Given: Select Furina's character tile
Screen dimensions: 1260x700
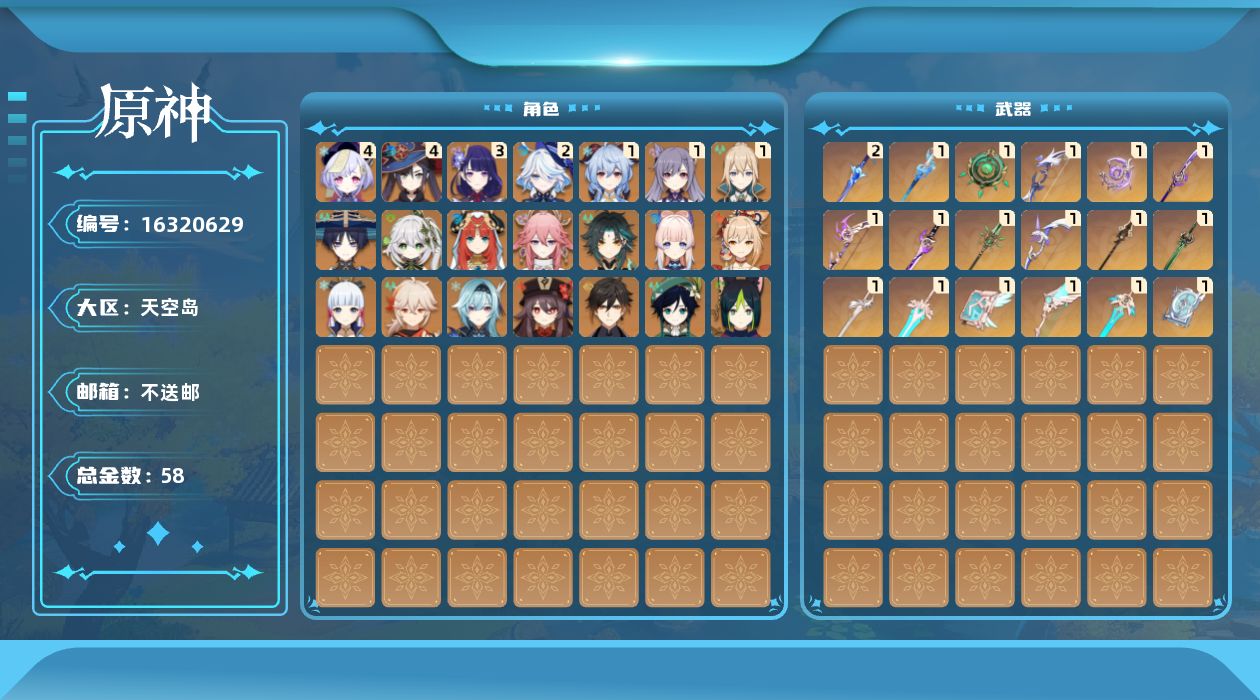Looking at the screenshot, I should tap(544, 172).
